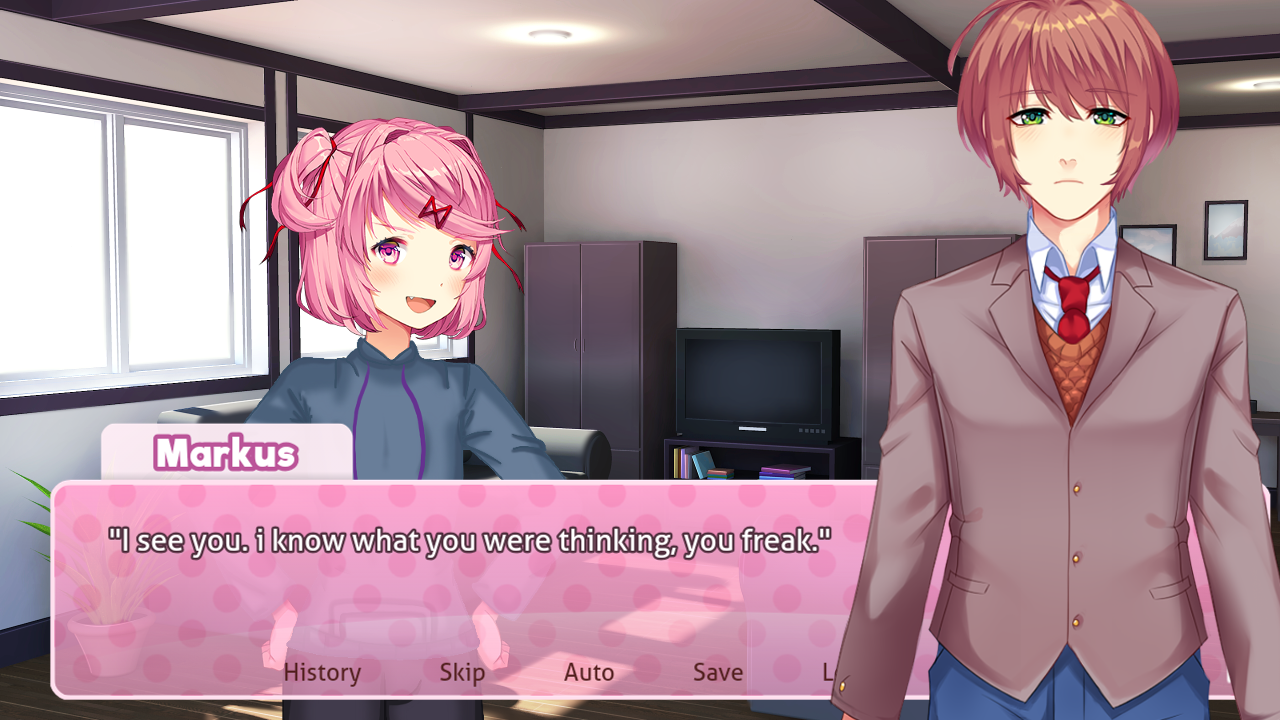
Task: Save the current game progress
Action: click(717, 673)
